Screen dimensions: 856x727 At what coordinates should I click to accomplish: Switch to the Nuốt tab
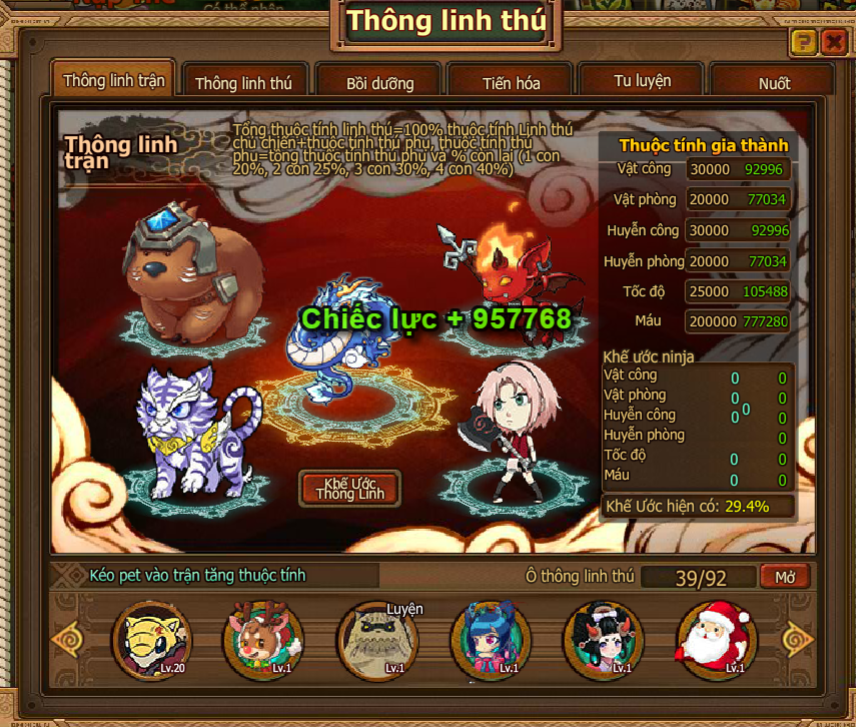pos(773,83)
